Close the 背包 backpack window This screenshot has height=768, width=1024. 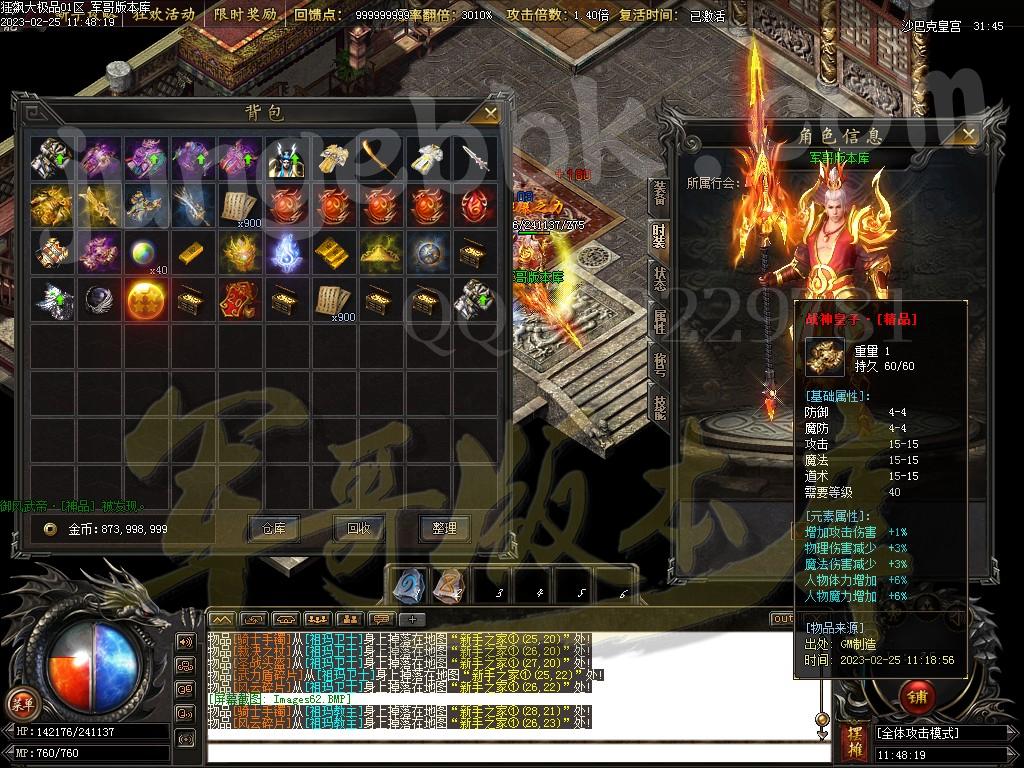click(x=490, y=113)
